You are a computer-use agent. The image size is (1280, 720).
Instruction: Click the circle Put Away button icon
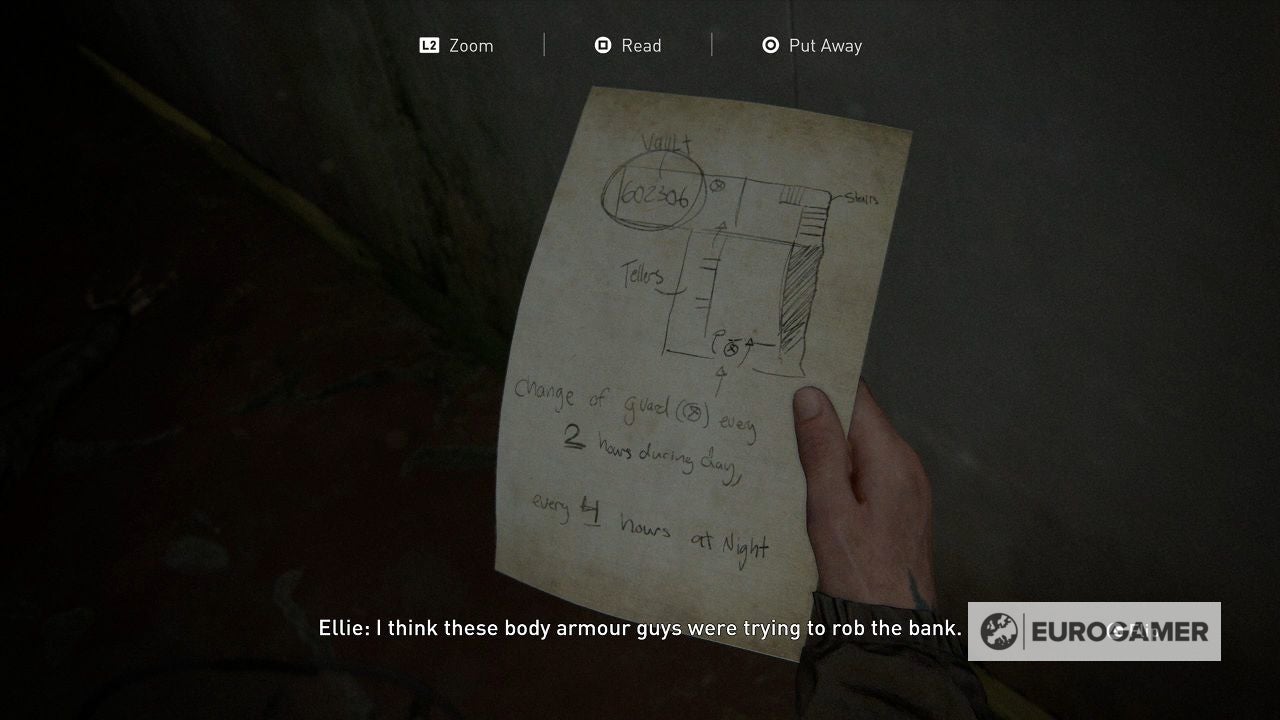coord(770,45)
